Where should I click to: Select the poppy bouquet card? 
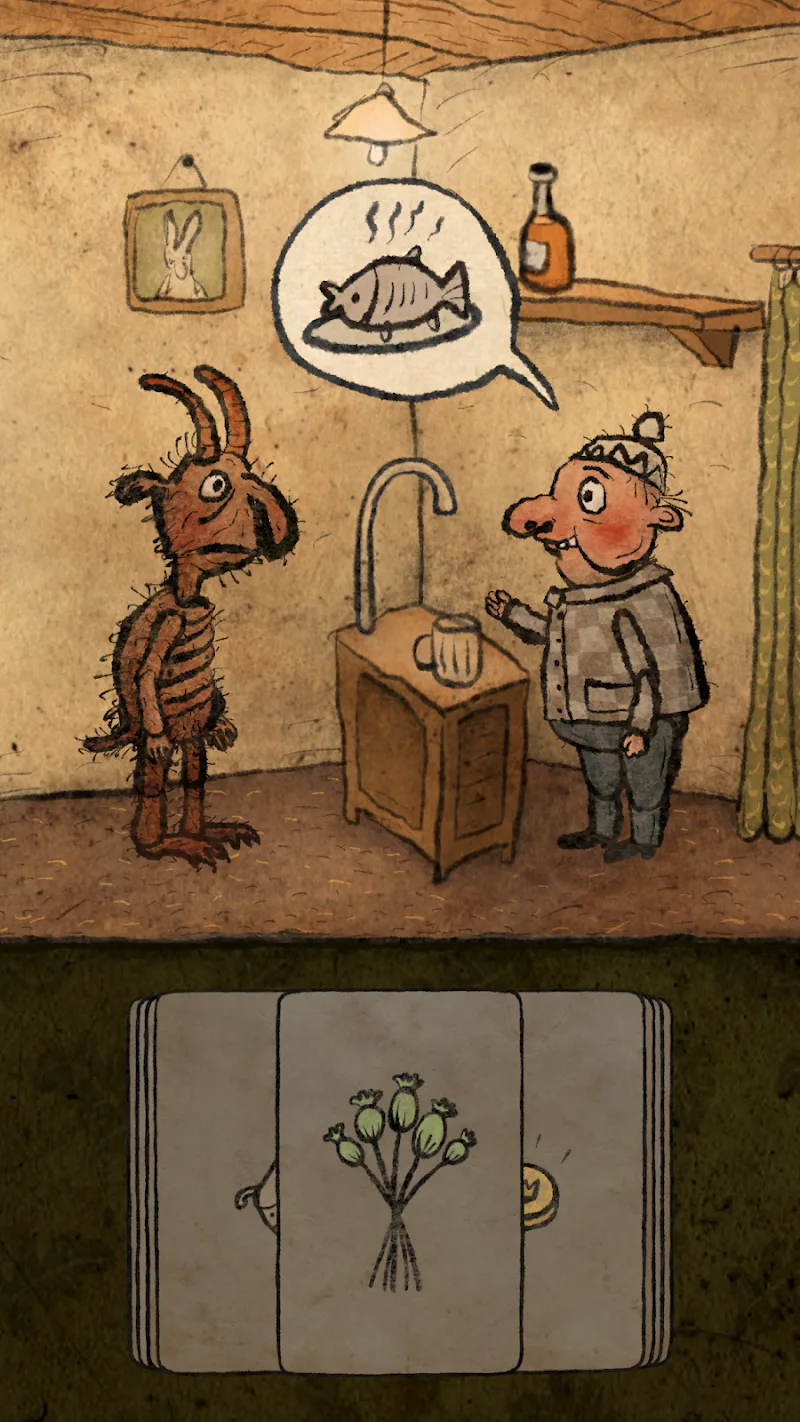[400, 1180]
